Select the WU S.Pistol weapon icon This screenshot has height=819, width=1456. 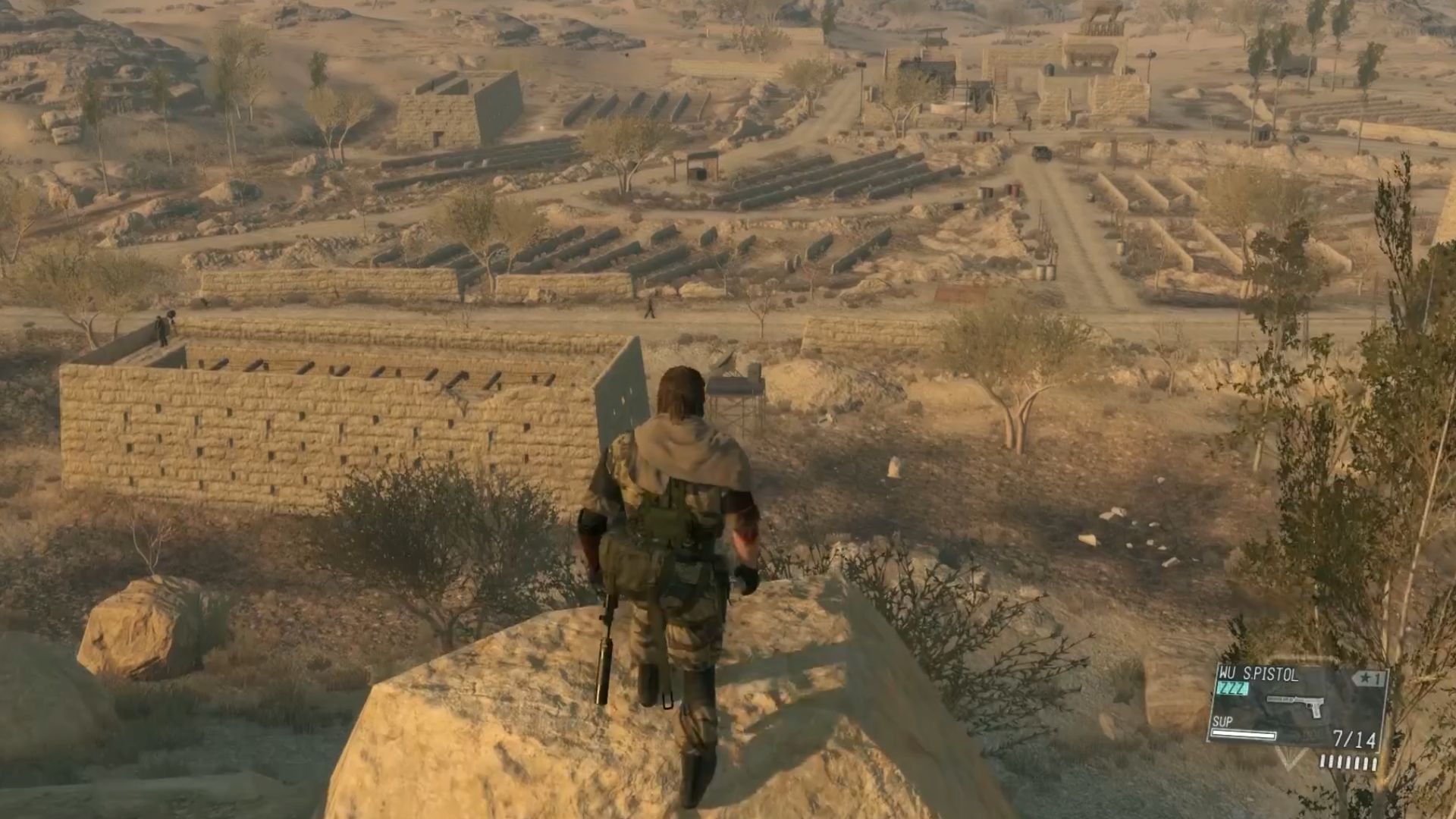tap(1296, 707)
